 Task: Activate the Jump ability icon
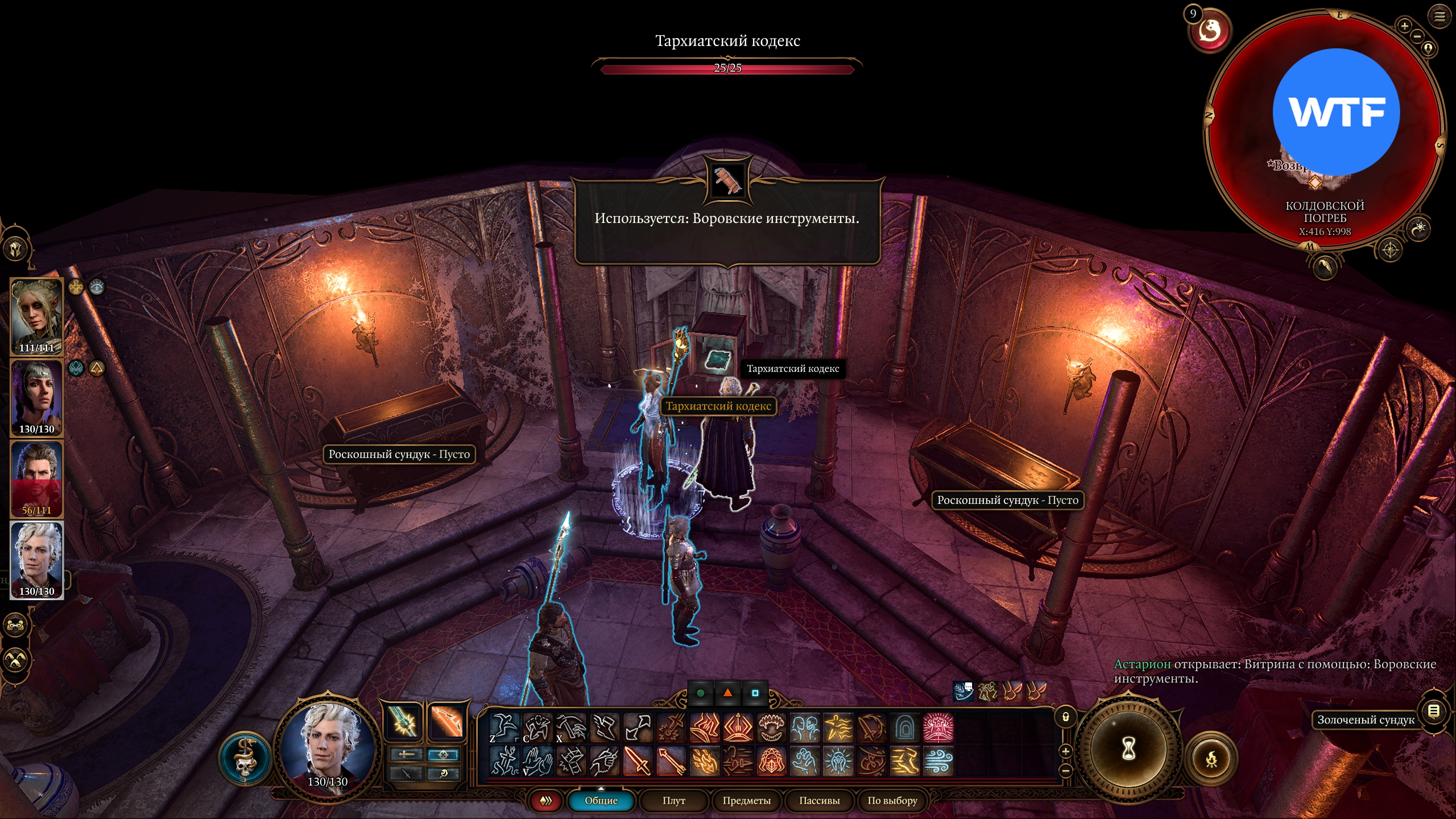pyautogui.click(x=504, y=727)
